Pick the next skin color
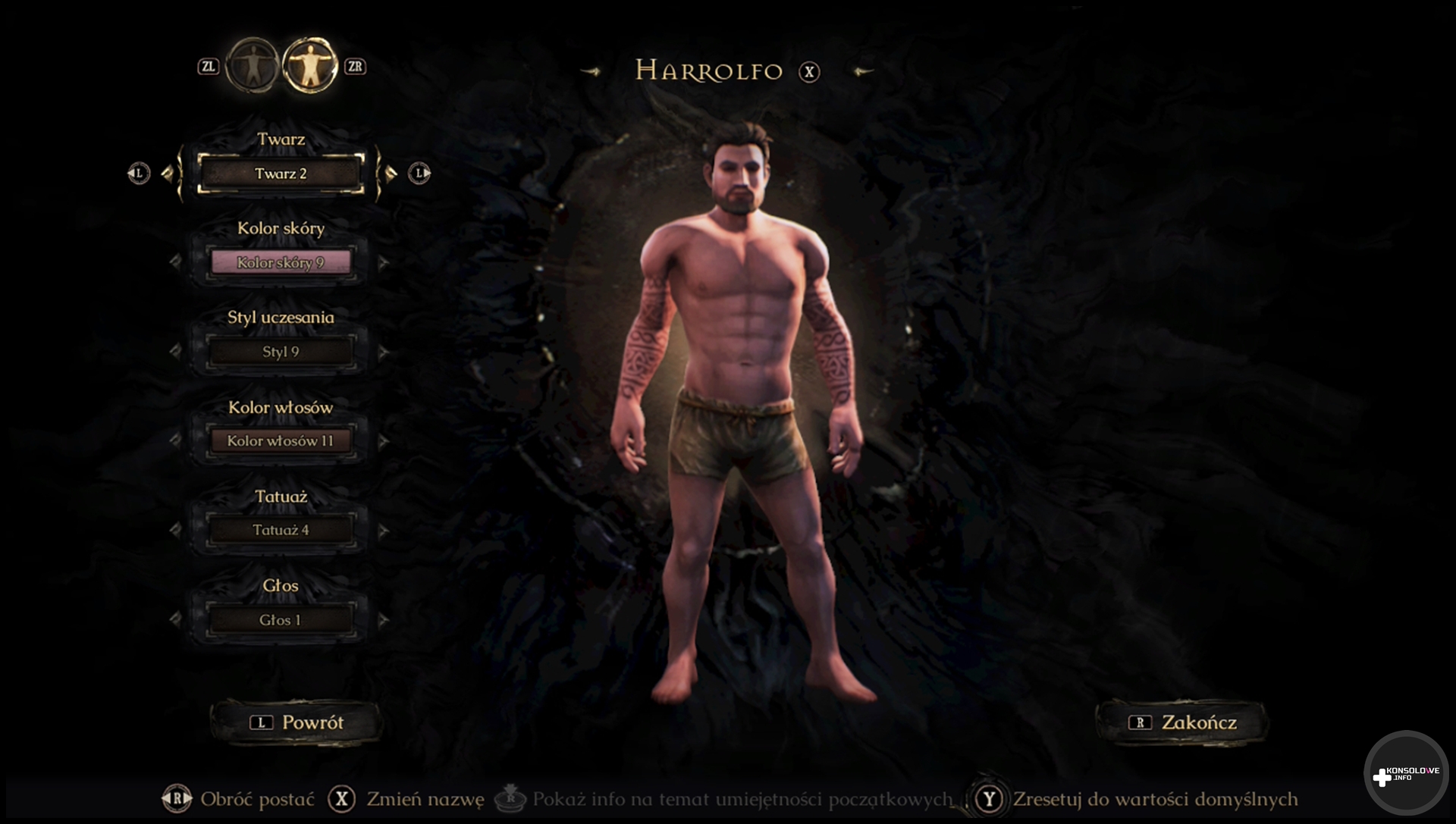Image resolution: width=1456 pixels, height=824 pixels. 384,262
